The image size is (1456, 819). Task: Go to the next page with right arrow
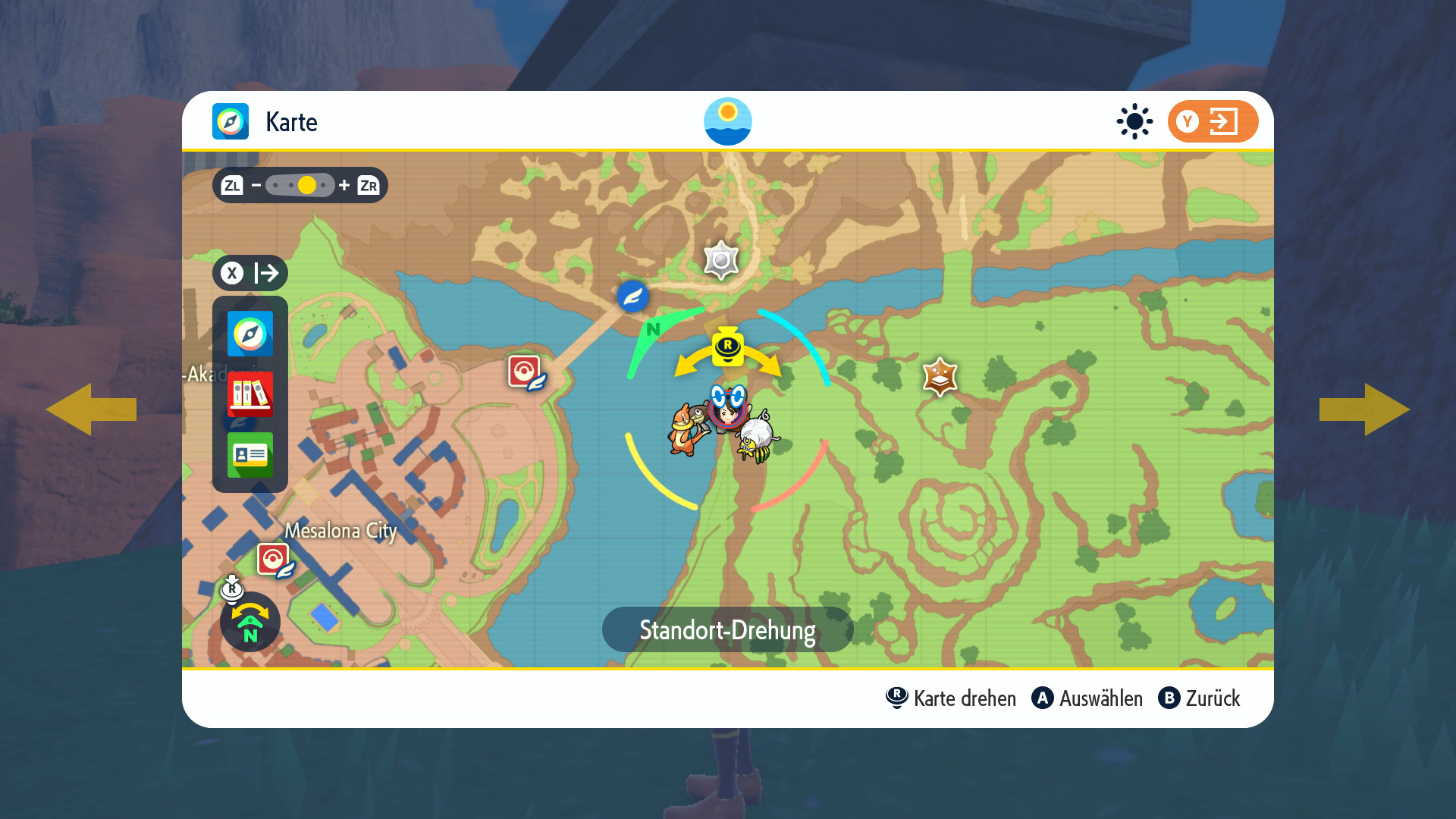[x=1364, y=409]
